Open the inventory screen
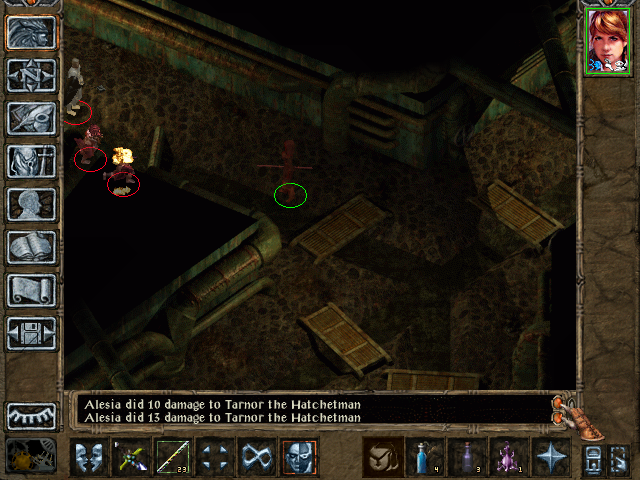The image size is (640, 480). coord(31,160)
